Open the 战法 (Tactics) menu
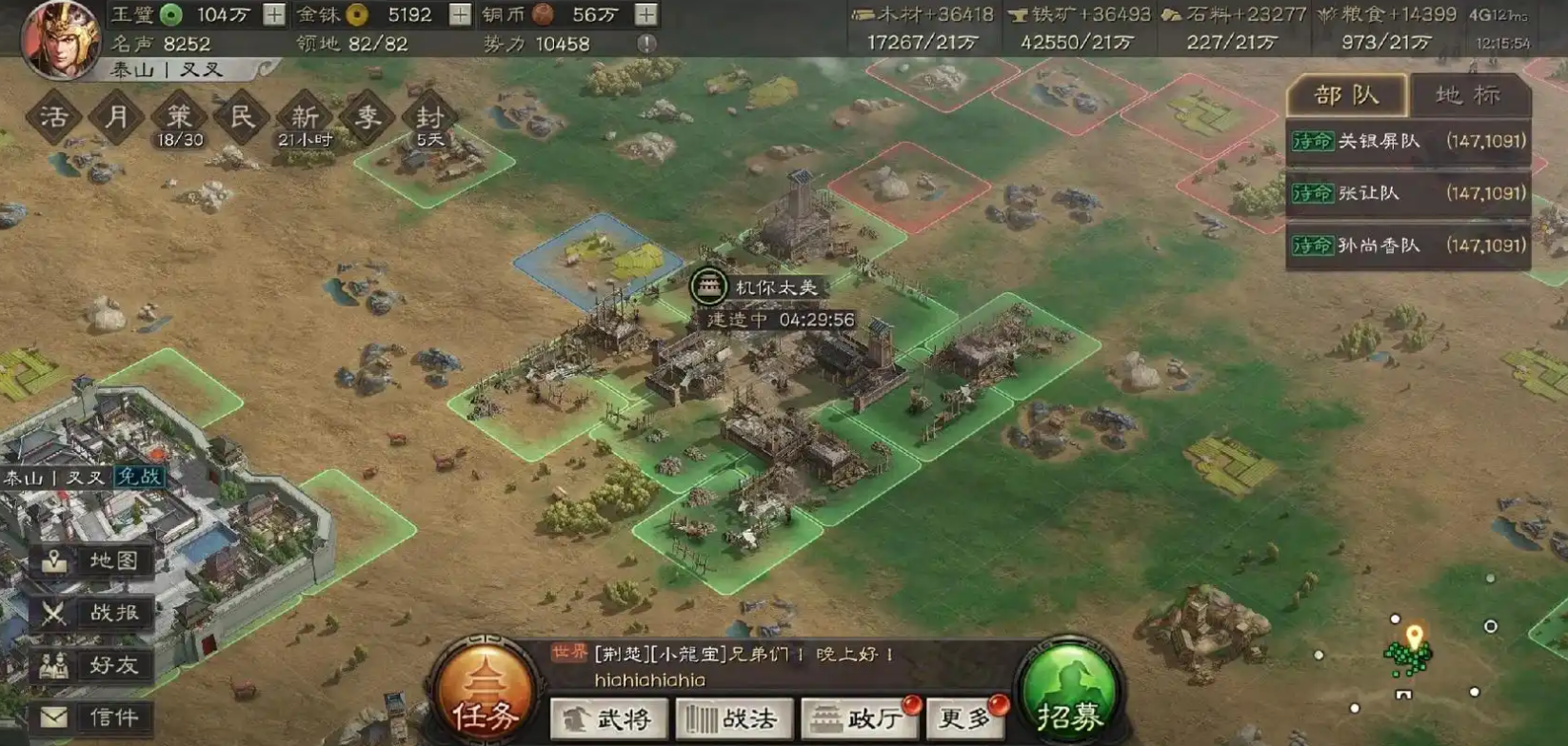Image resolution: width=1568 pixels, height=746 pixels. coord(734,718)
